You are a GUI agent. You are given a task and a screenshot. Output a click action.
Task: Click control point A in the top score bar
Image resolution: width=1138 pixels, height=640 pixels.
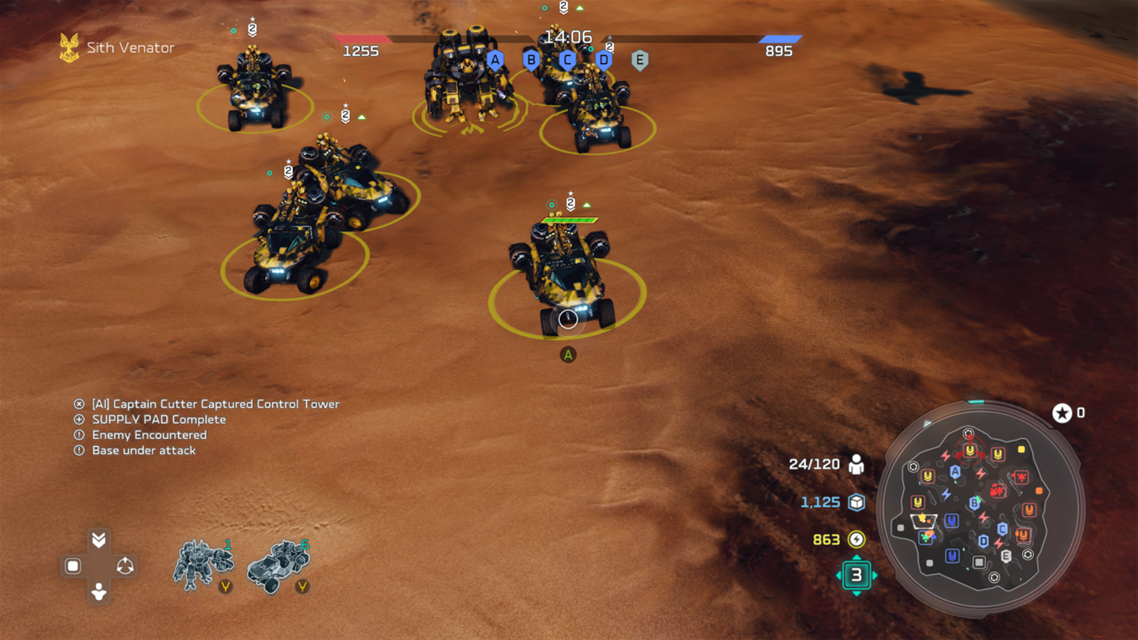click(x=495, y=60)
